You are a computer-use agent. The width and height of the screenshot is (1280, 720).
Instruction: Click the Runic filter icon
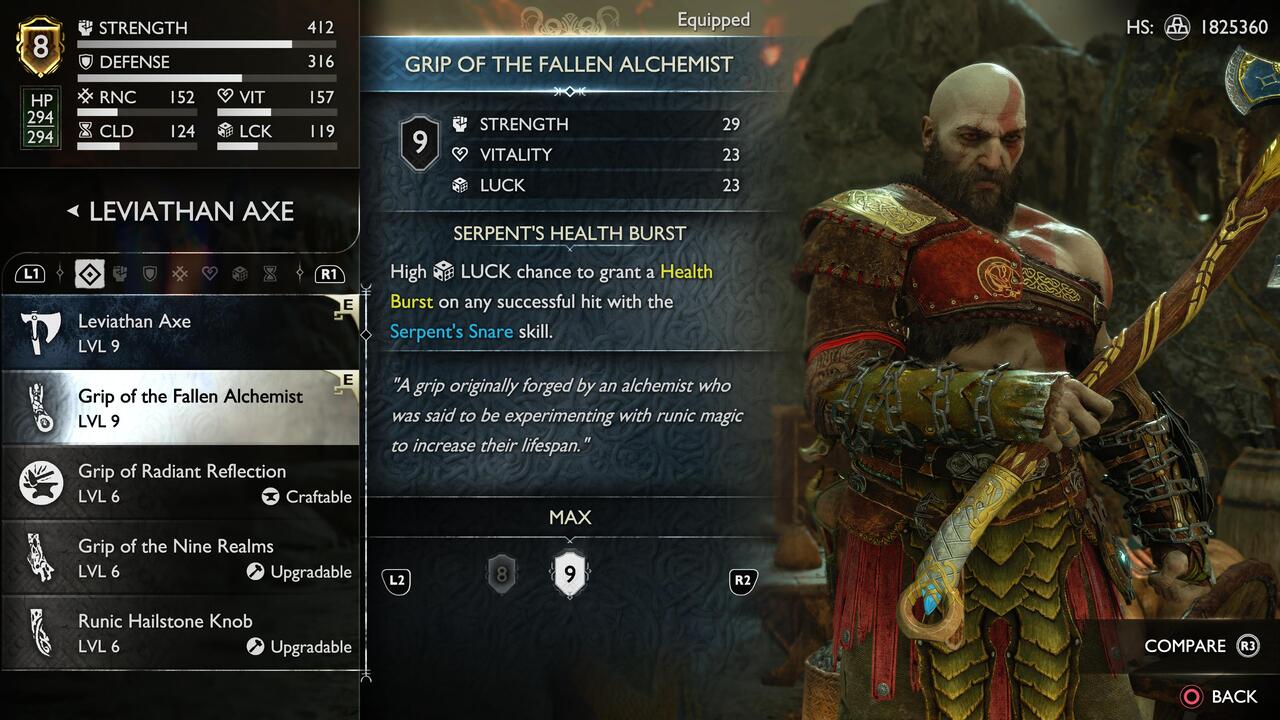(x=178, y=273)
